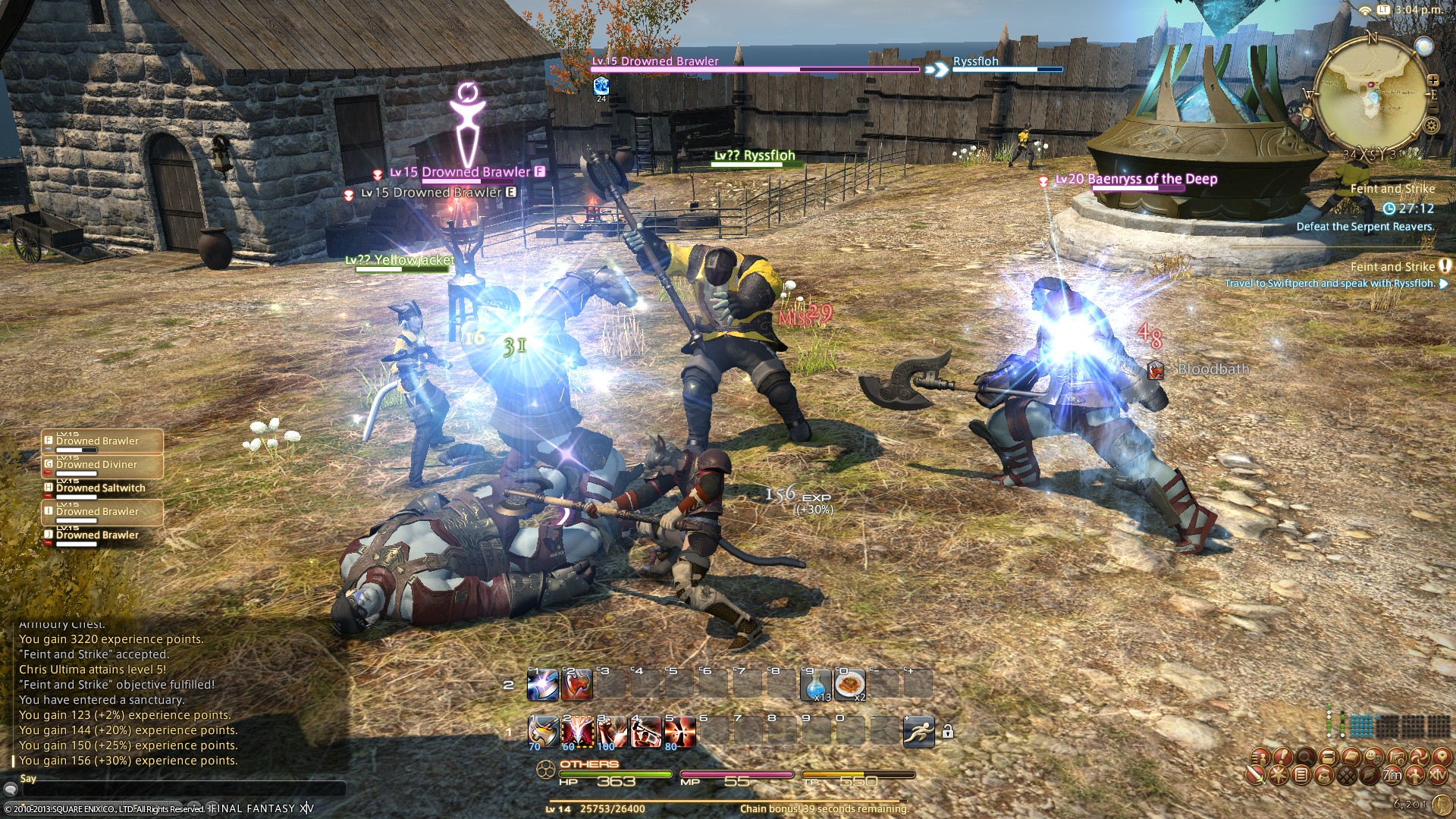Use the glowing fist ability costing 100 TP

(x=610, y=732)
